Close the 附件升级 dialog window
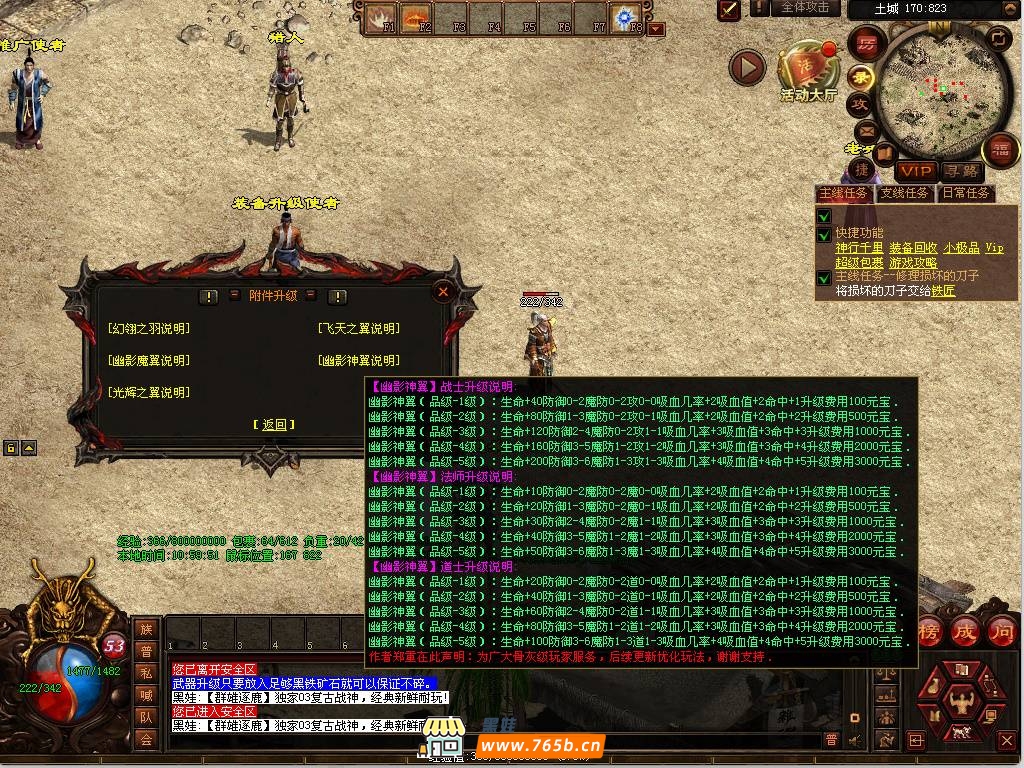Screen dimensions: 1024x768 [x=443, y=291]
